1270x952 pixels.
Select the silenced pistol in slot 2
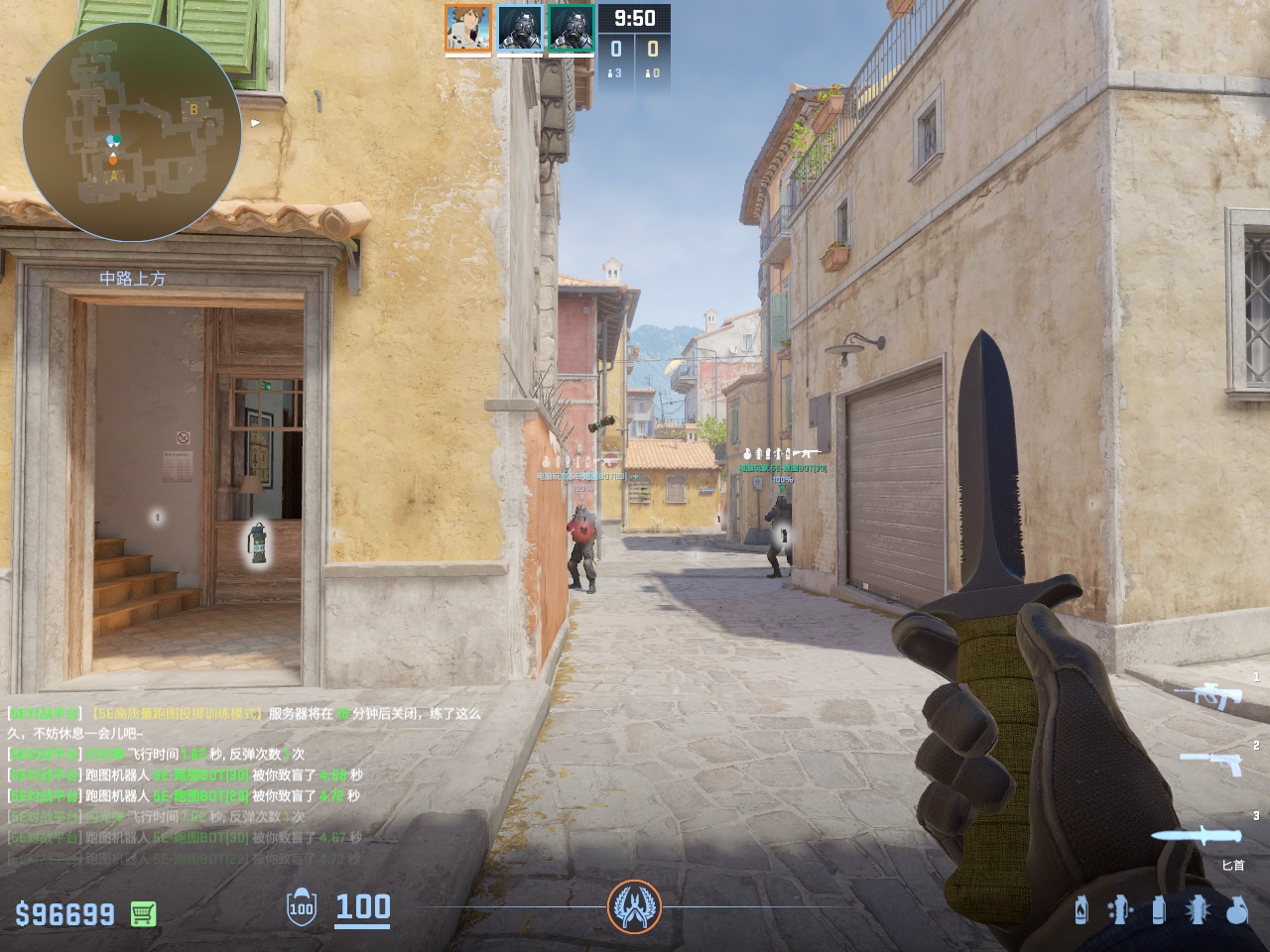[x=1211, y=762]
